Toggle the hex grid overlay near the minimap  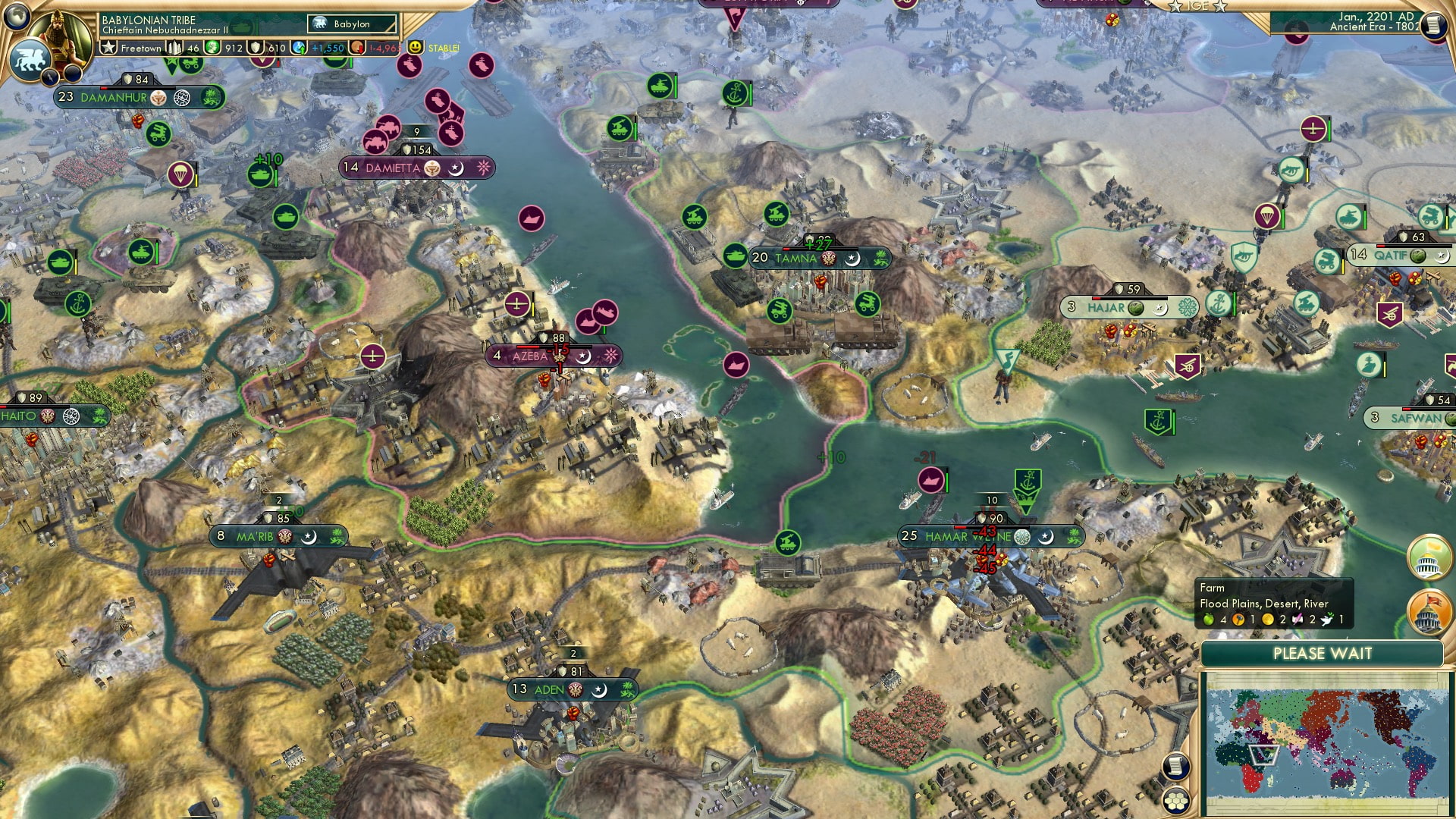[1175, 800]
